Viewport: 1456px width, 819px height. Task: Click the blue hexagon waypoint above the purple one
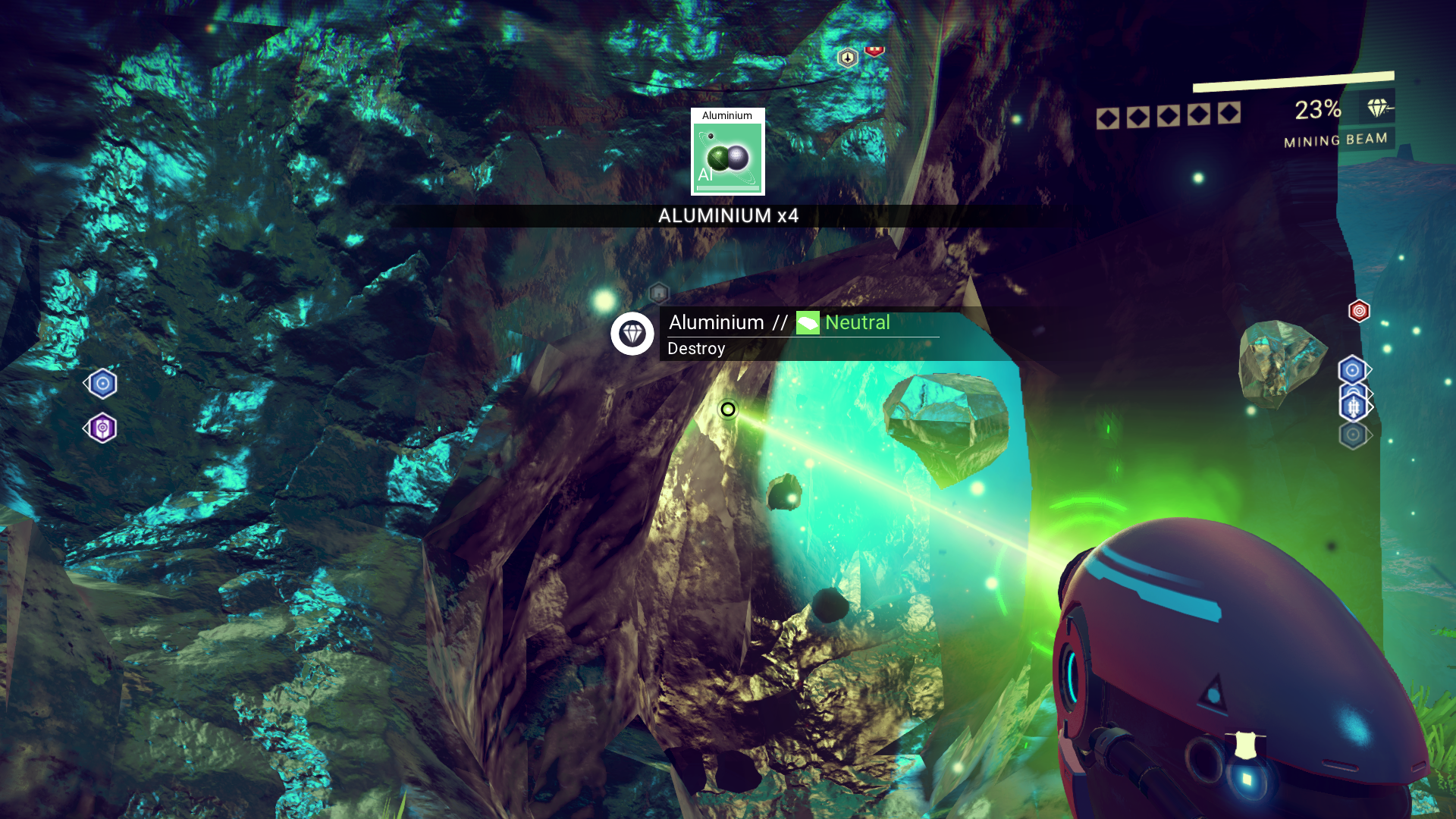click(102, 384)
